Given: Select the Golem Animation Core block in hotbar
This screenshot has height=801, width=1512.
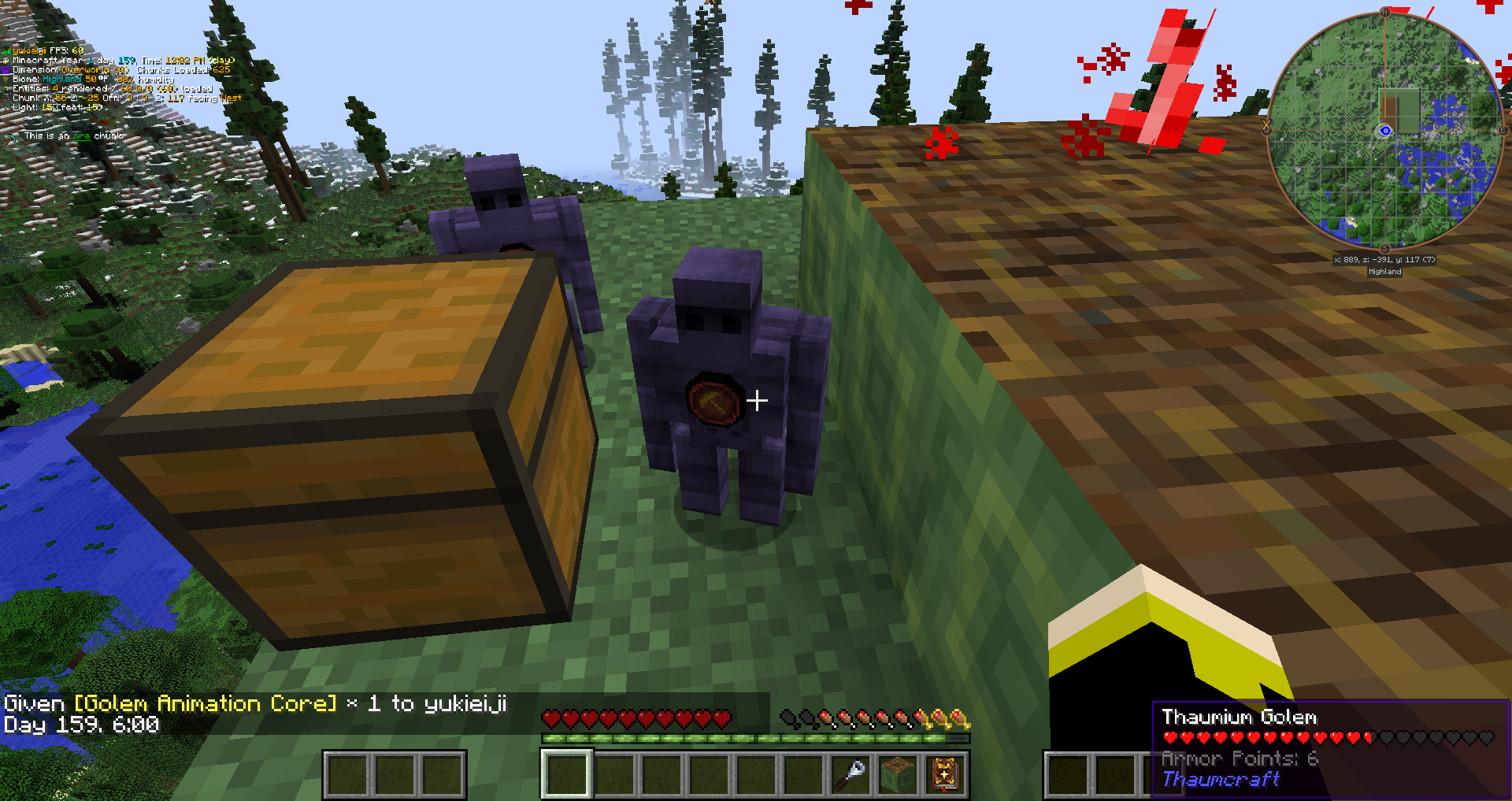Looking at the screenshot, I should [899, 776].
